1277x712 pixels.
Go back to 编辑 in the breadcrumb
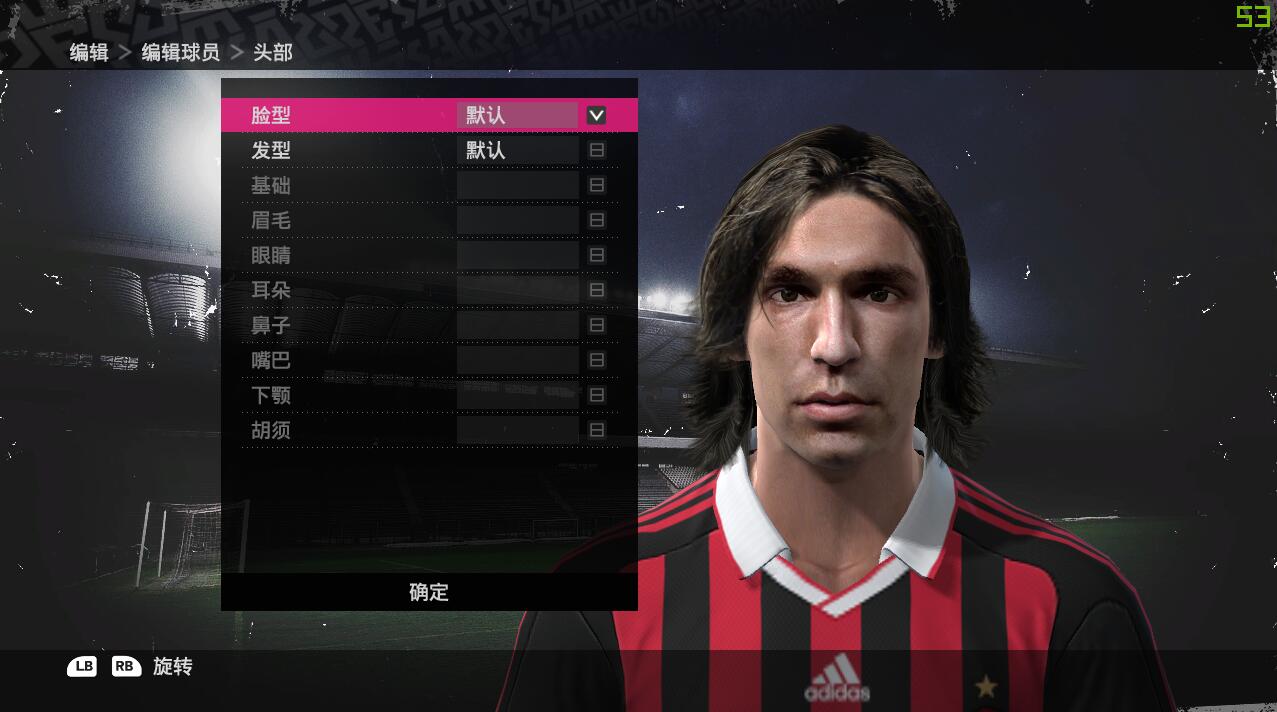pyautogui.click(x=89, y=52)
